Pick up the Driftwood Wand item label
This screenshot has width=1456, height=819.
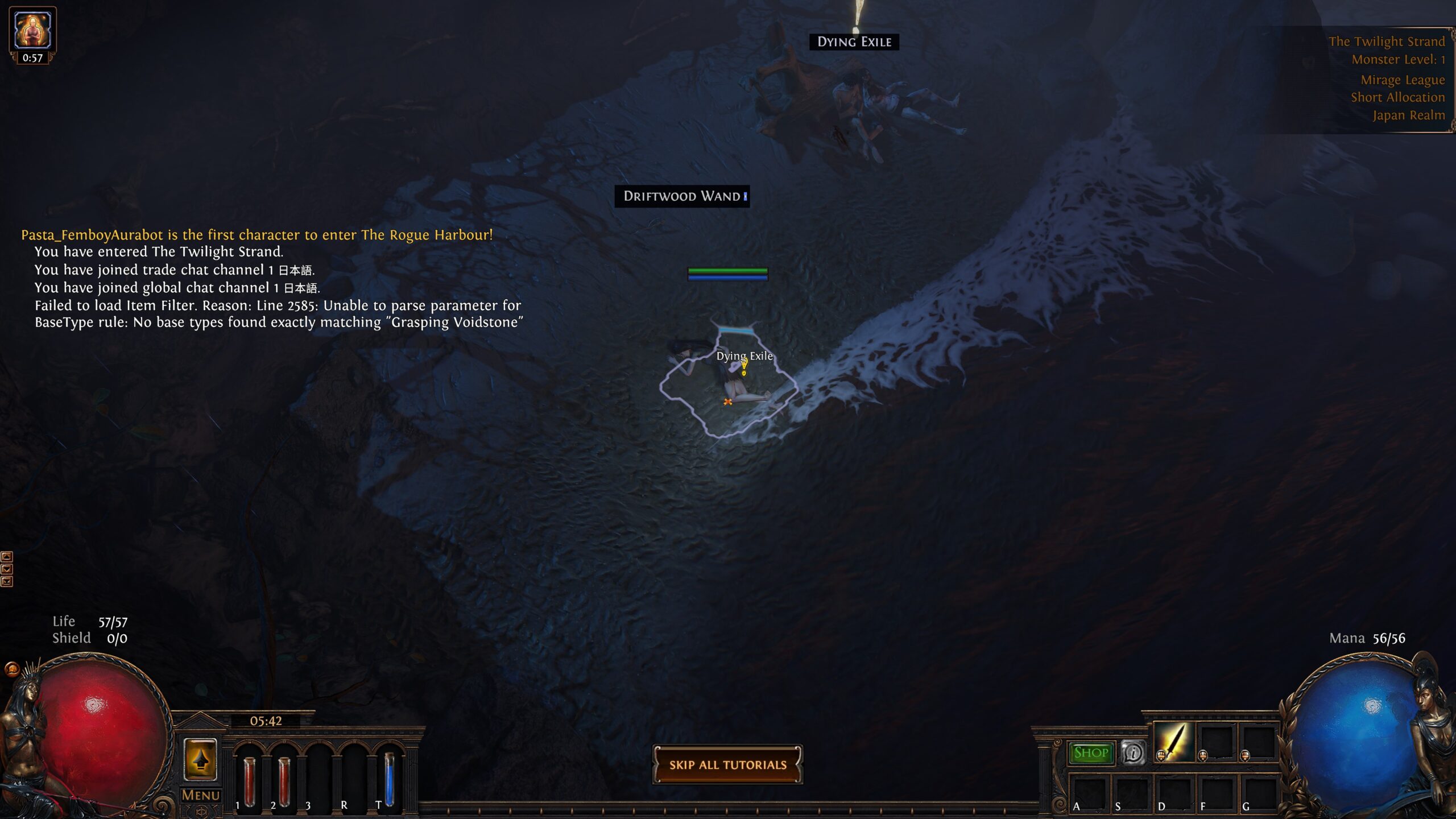682,196
